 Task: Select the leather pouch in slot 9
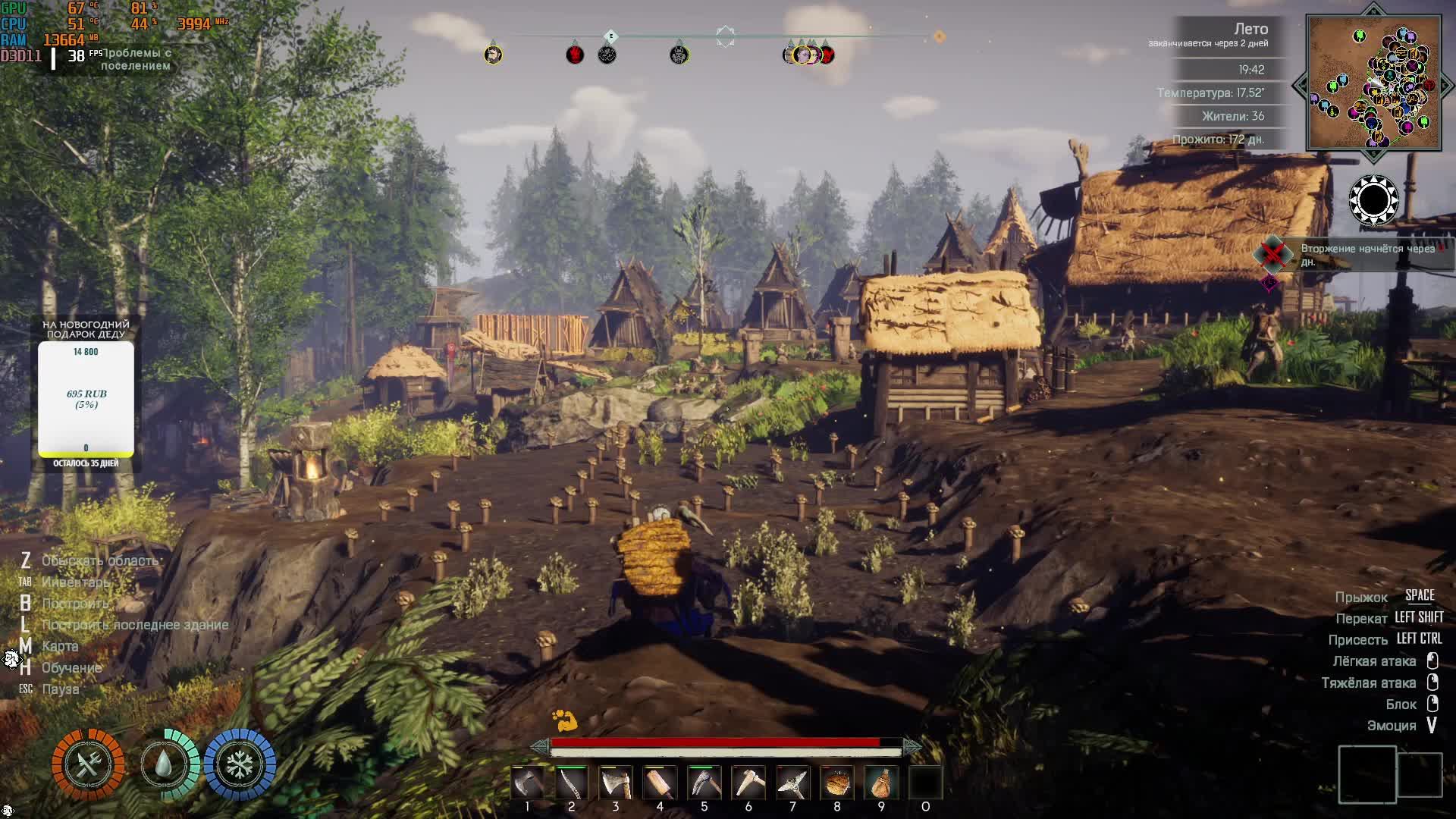(881, 783)
